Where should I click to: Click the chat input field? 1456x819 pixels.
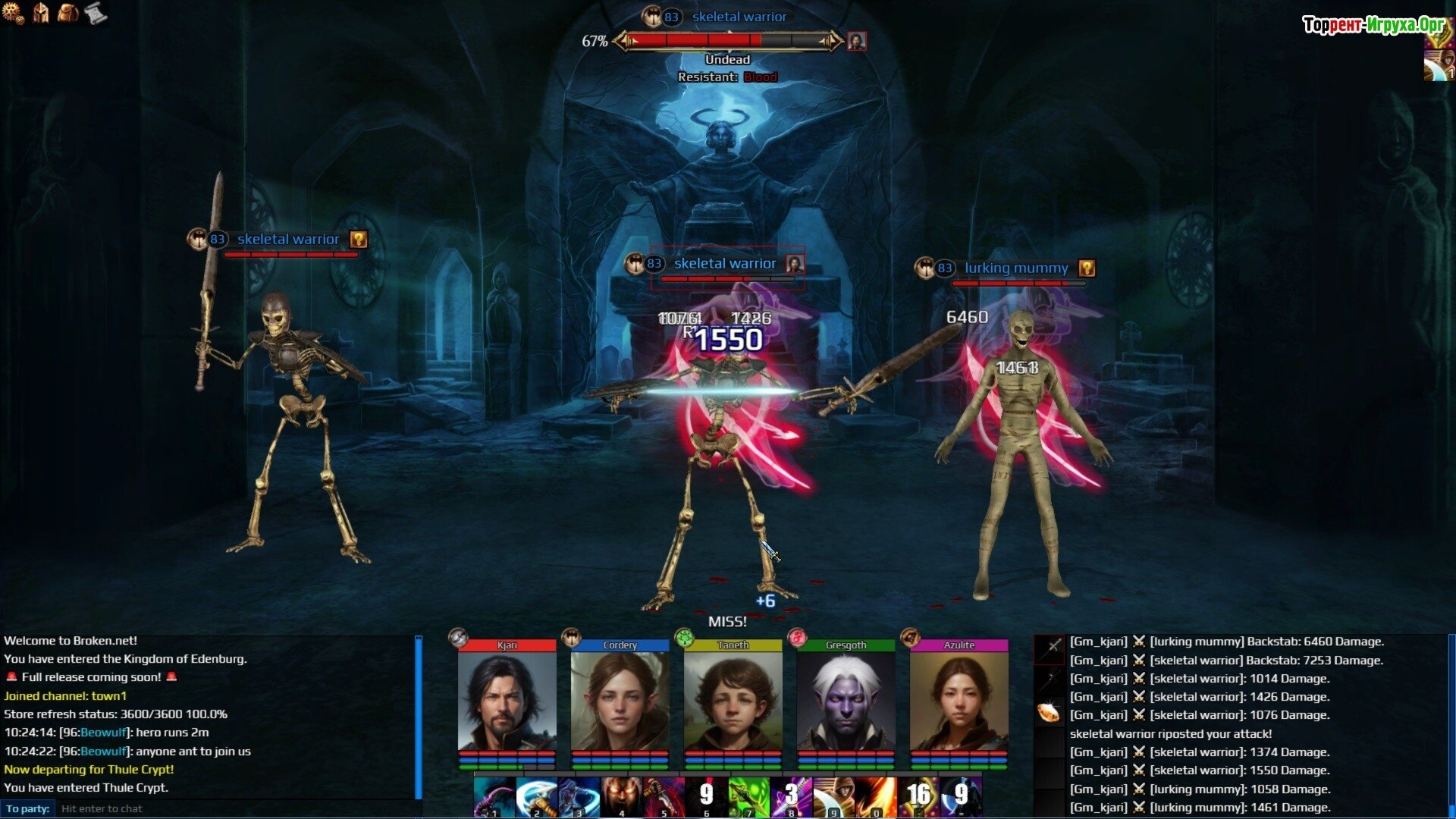[x=235, y=808]
